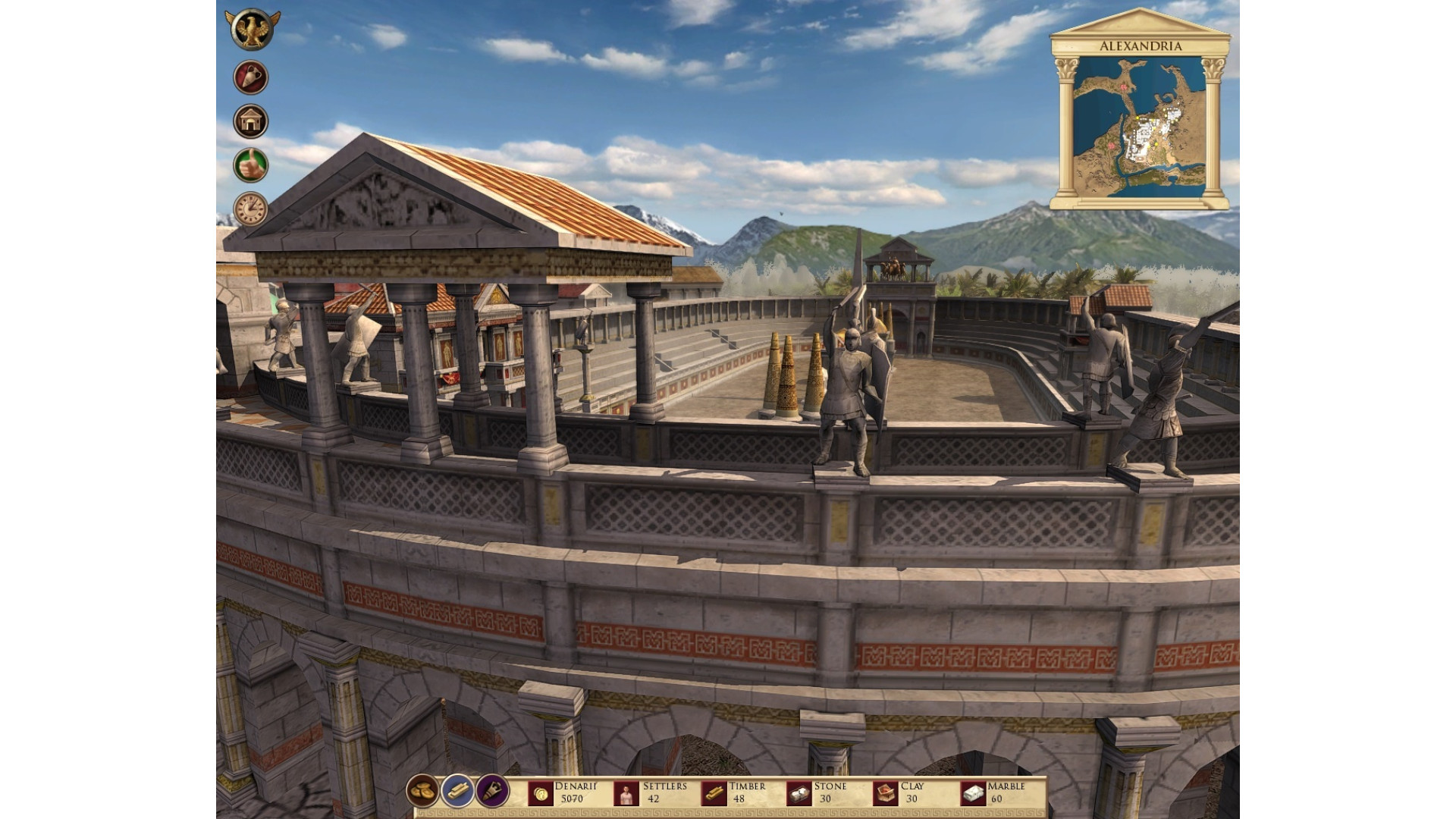Show the purple cornucopia resources tab
The width and height of the screenshot is (1456, 819).
point(493,791)
